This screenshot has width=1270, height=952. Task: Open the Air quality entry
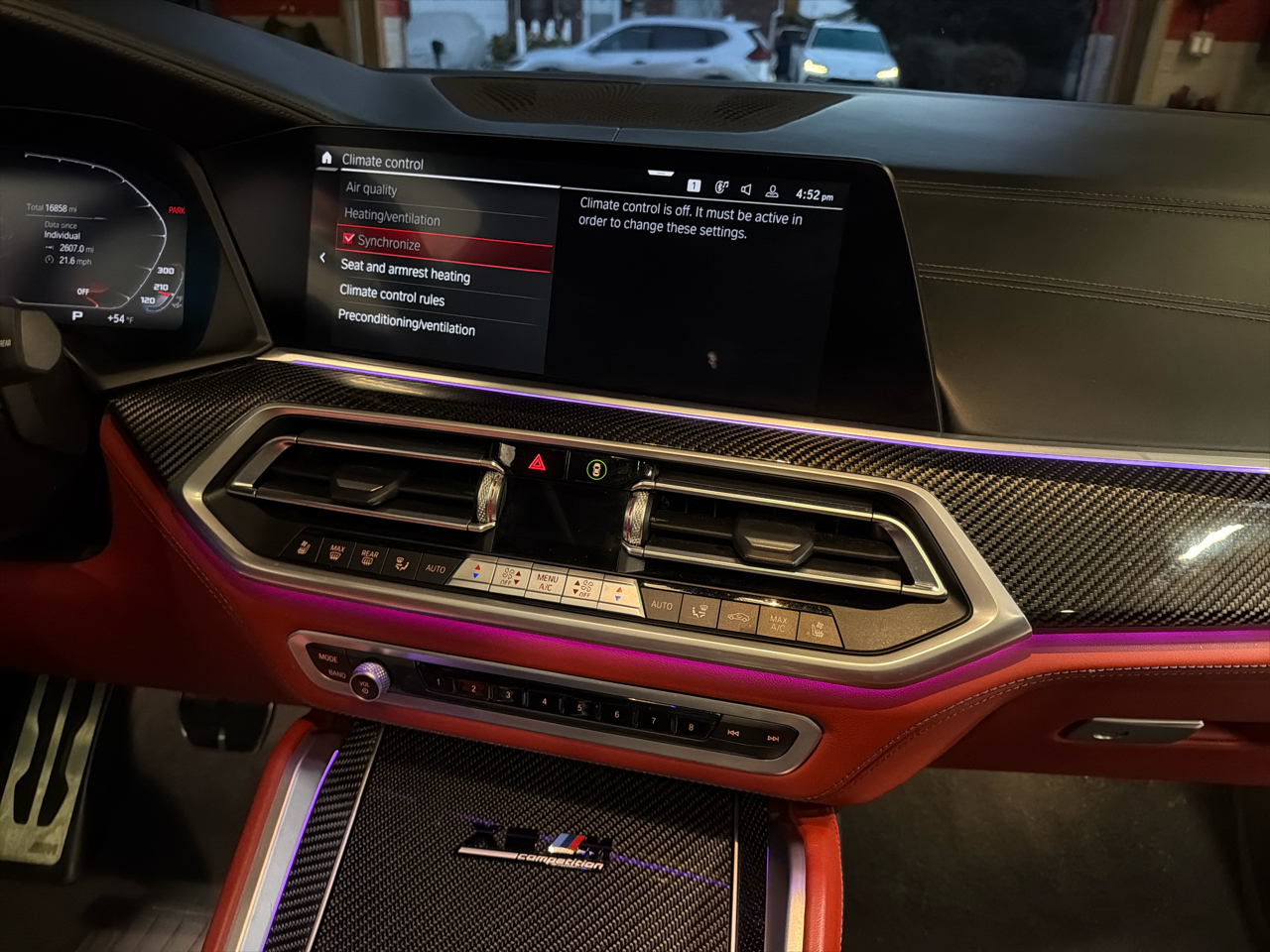371,188
